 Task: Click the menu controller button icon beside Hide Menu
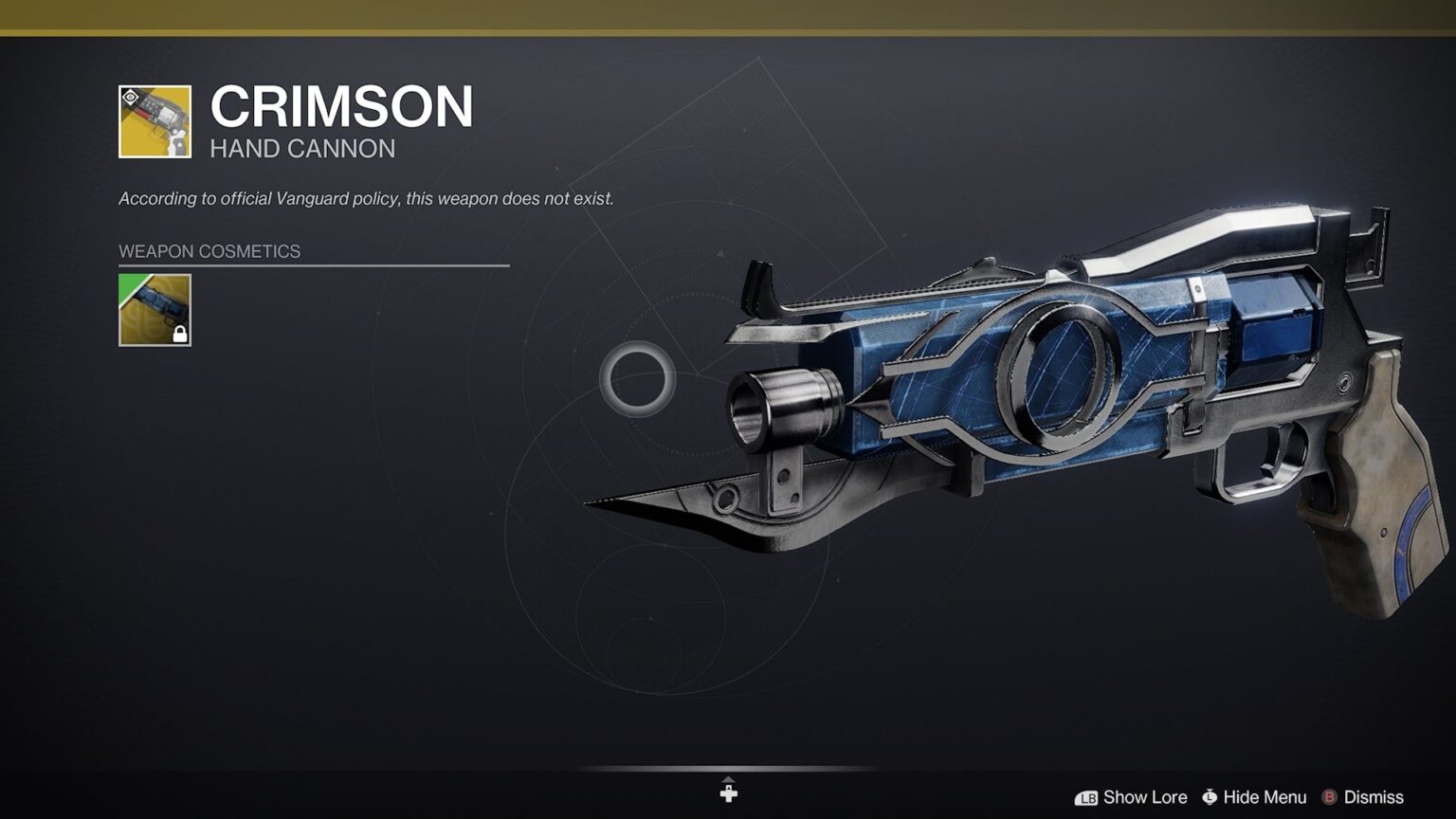(x=1210, y=797)
